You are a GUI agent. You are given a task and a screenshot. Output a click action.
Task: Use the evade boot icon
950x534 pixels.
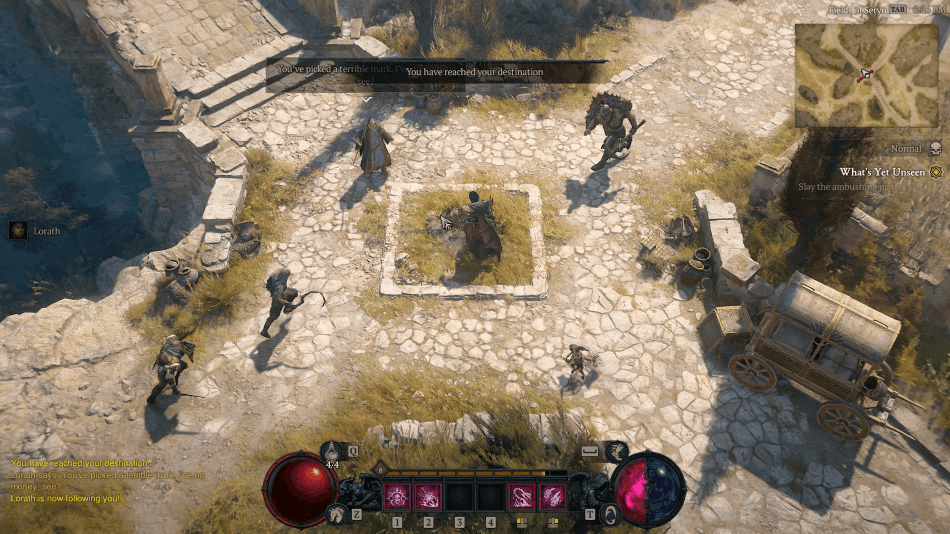(617, 452)
